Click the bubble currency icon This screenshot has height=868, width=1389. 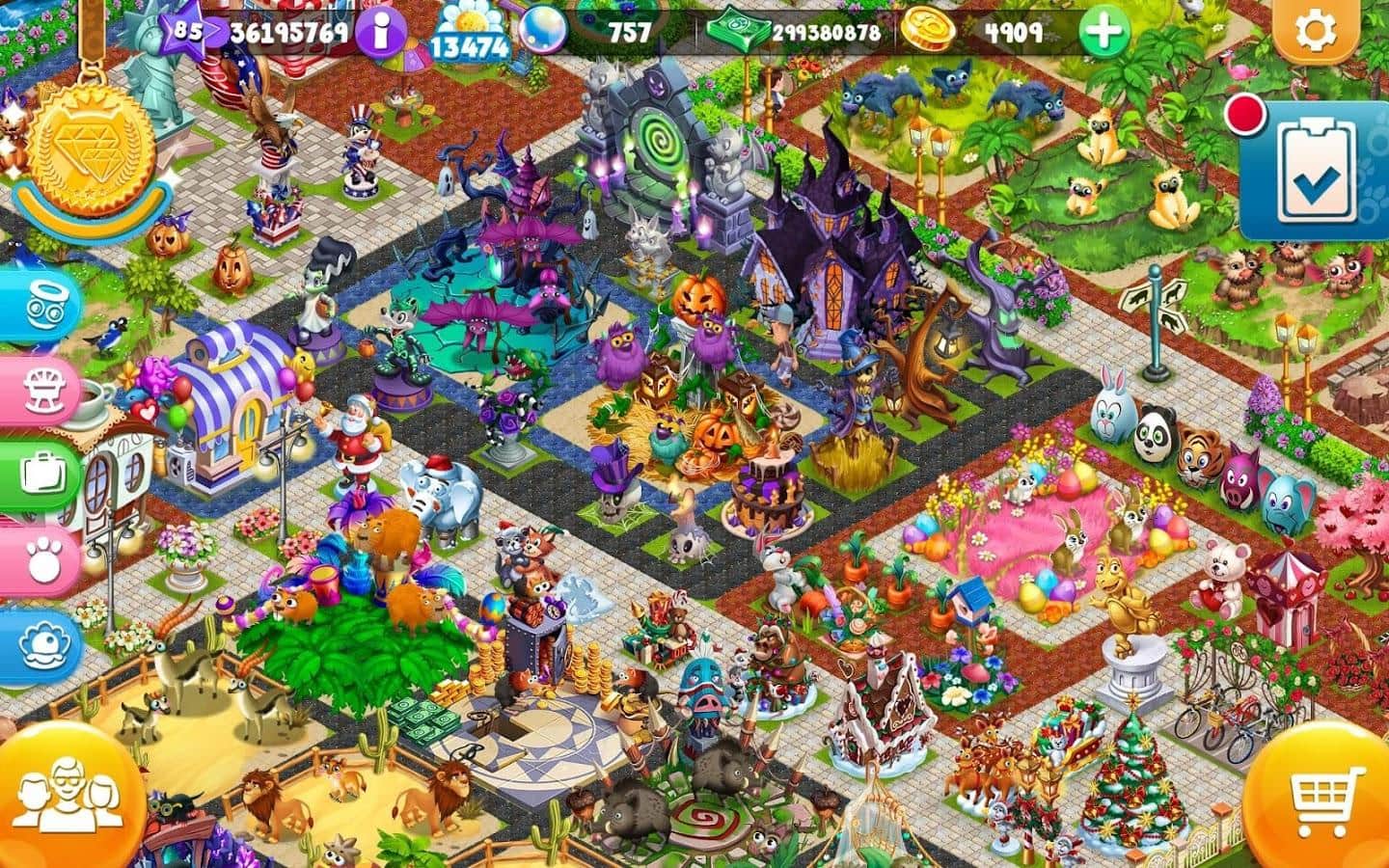(x=543, y=31)
